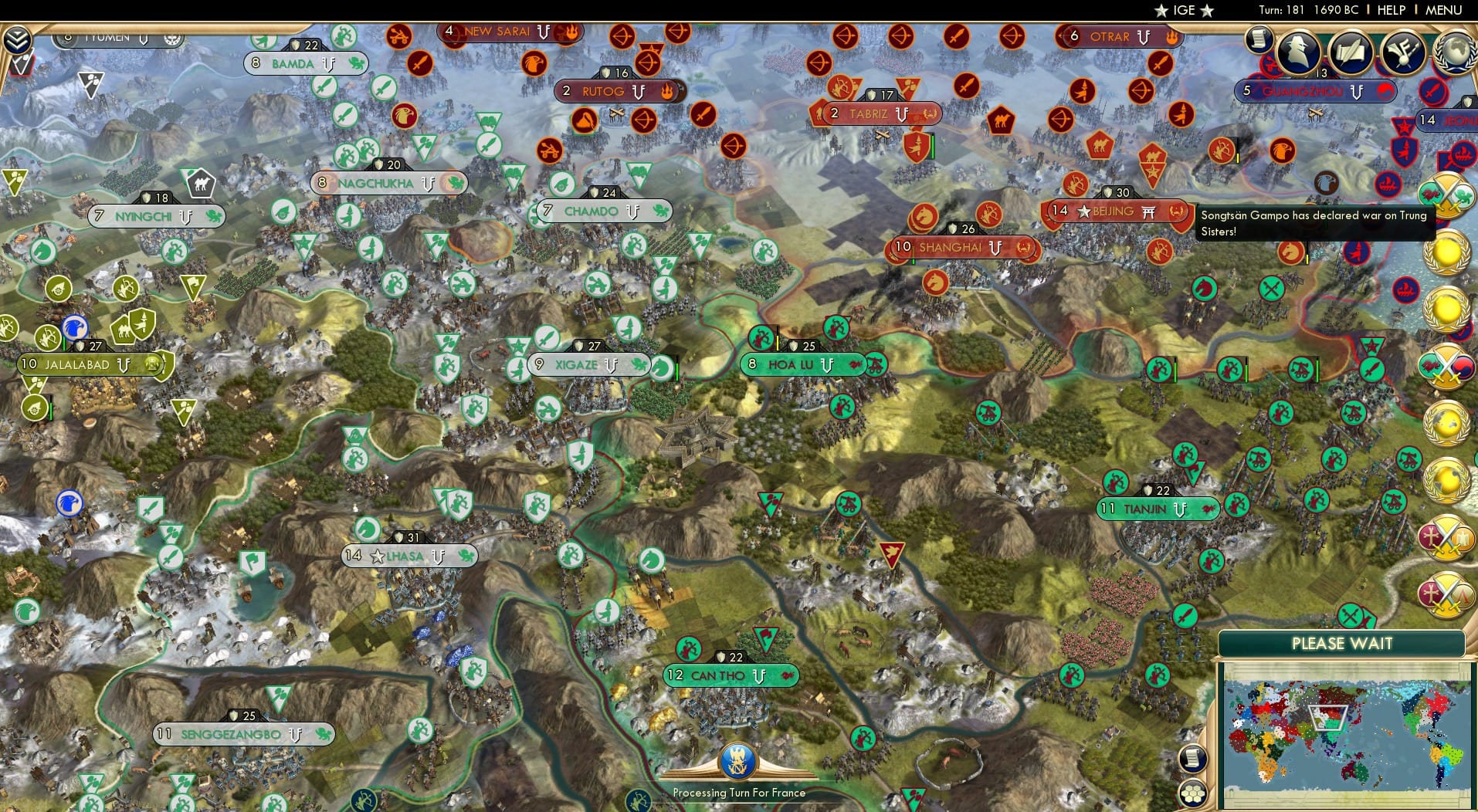Select the Can Tho city banner
The height and width of the screenshot is (812, 1478).
[x=730, y=675]
